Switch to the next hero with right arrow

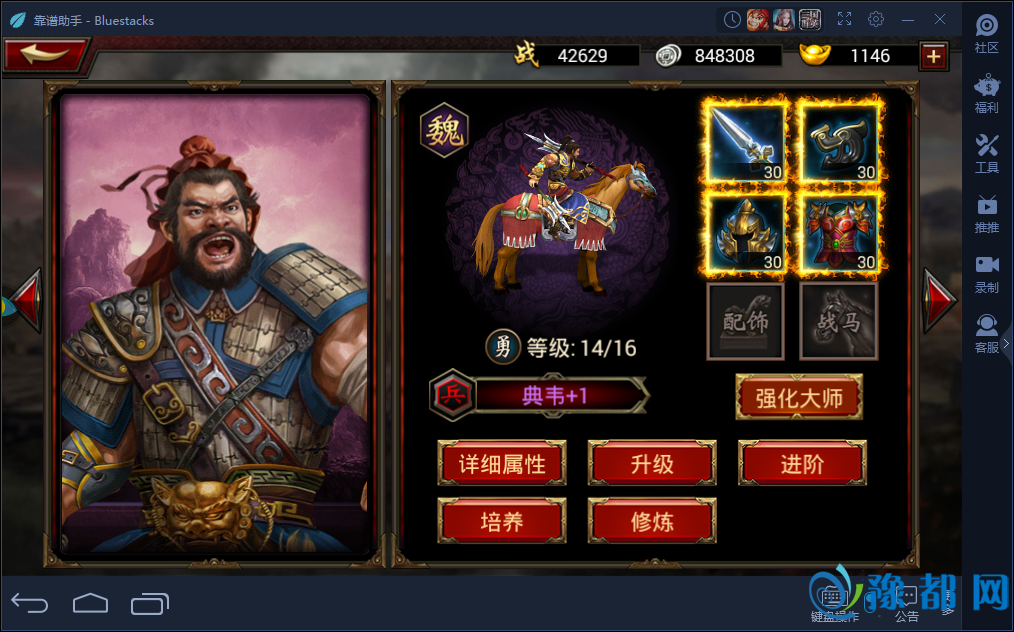pos(939,299)
